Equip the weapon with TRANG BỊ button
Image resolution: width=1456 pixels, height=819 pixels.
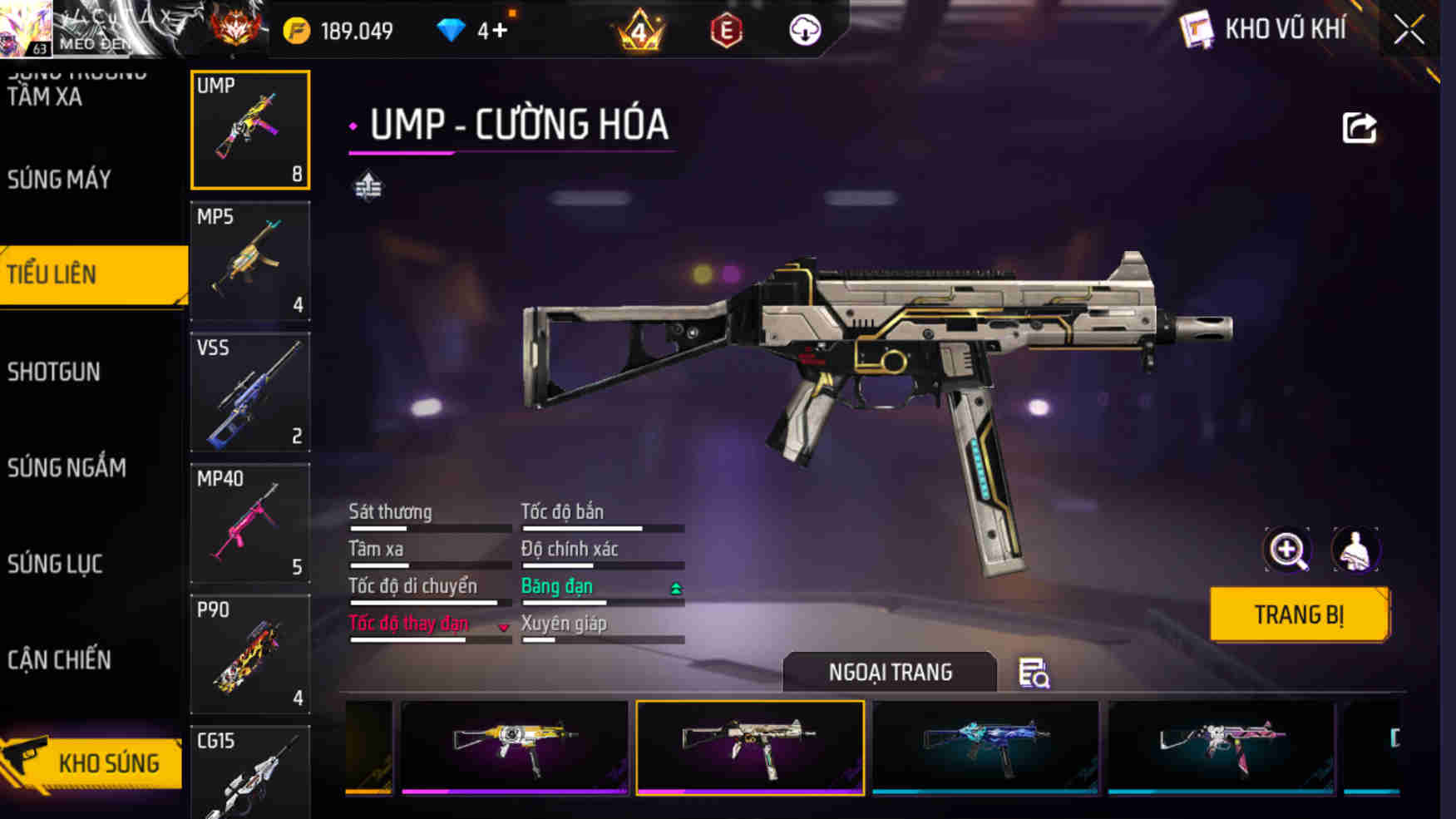[x=1299, y=614]
